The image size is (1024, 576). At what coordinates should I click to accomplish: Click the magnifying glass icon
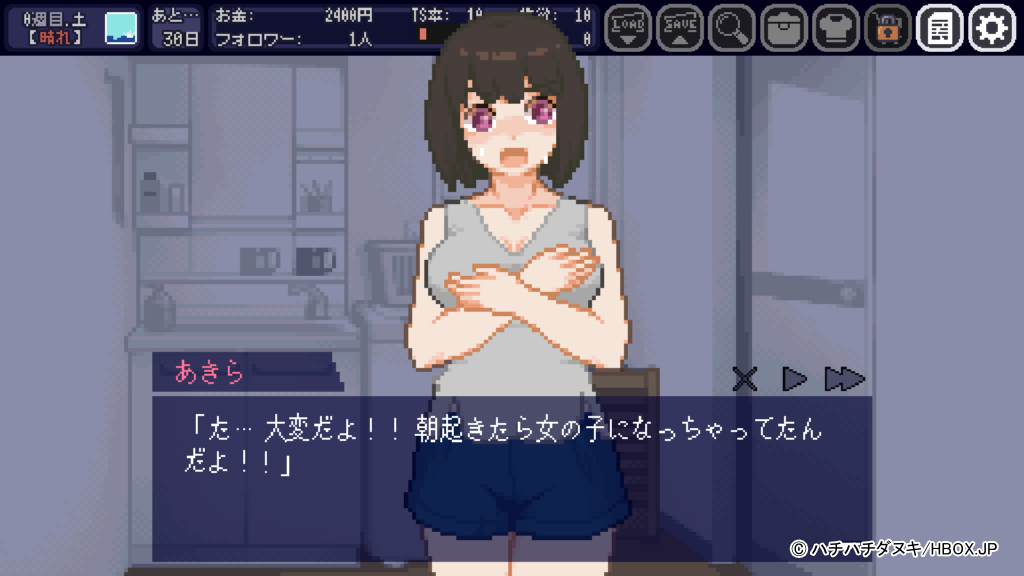click(732, 28)
